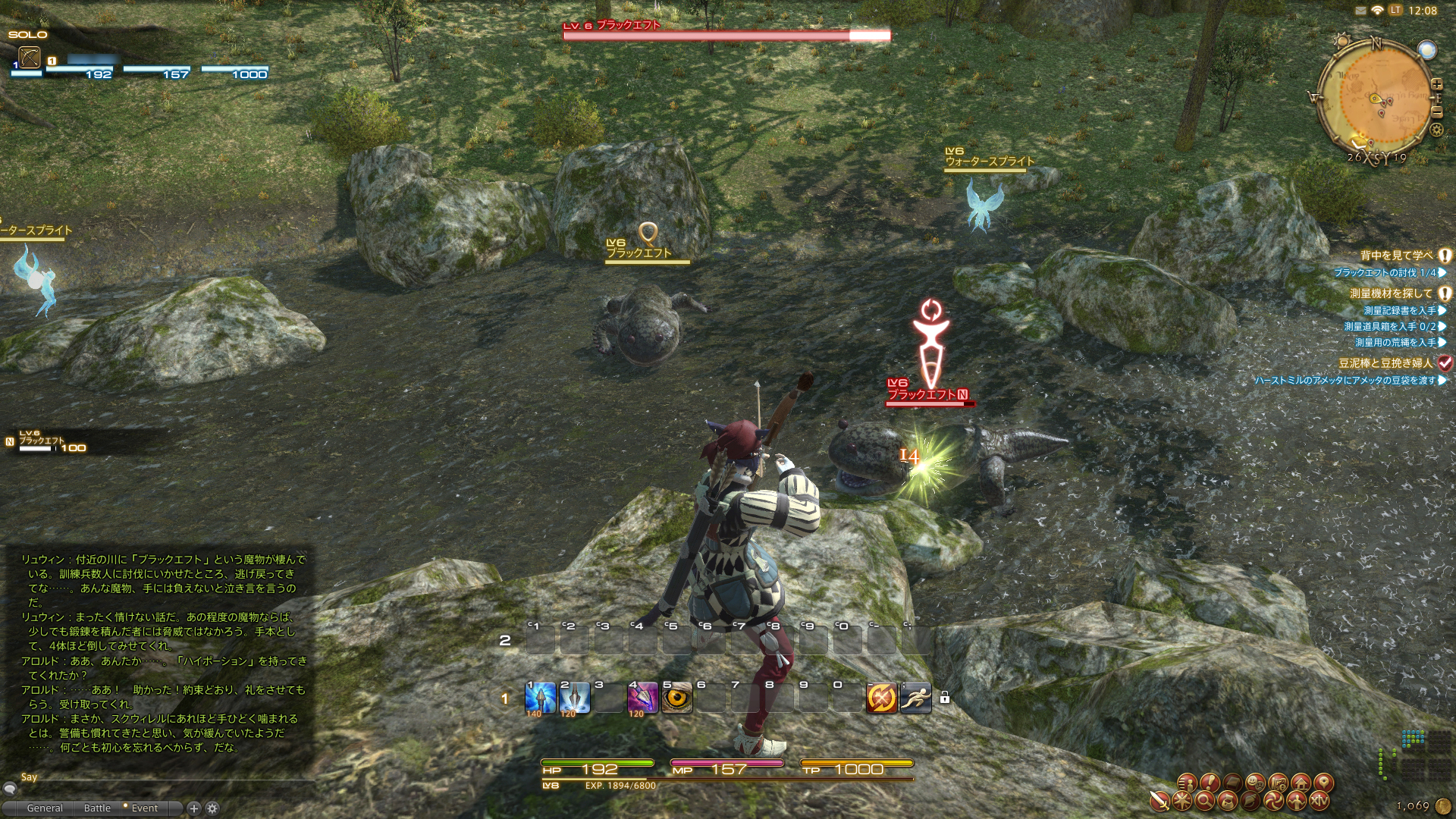
Task: Open minimap settings gear
Action: pyautogui.click(x=1436, y=130)
